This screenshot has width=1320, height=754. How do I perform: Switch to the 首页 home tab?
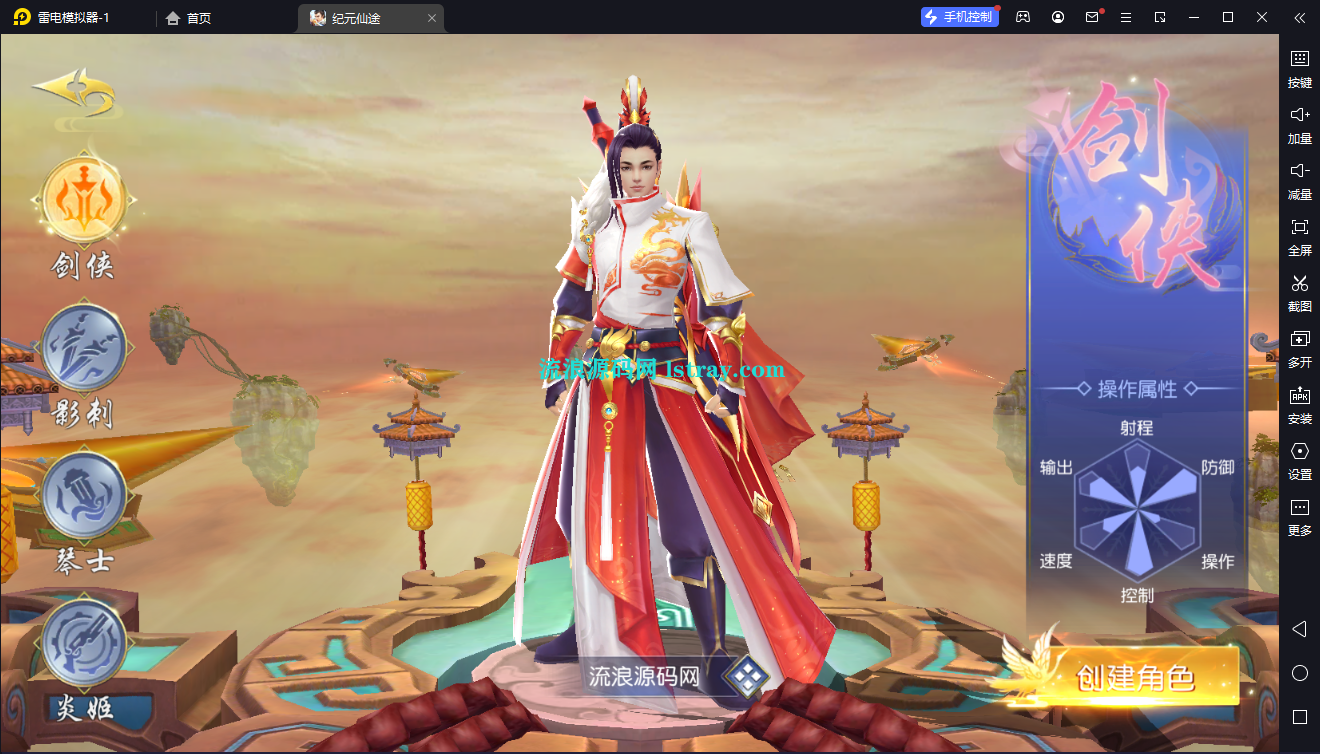click(x=188, y=17)
